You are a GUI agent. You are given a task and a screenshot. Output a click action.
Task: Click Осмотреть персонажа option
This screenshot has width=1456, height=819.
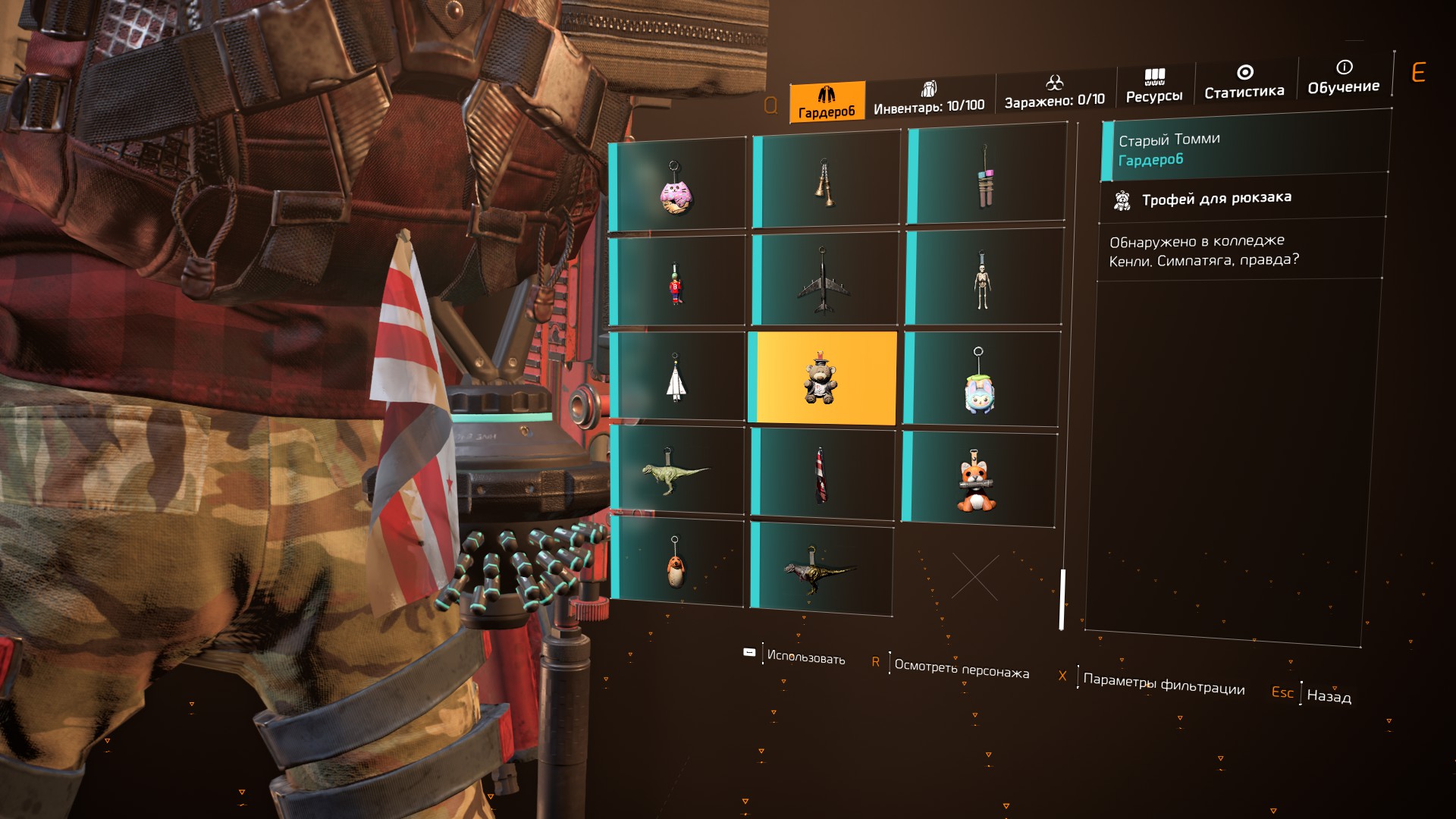[x=961, y=668]
